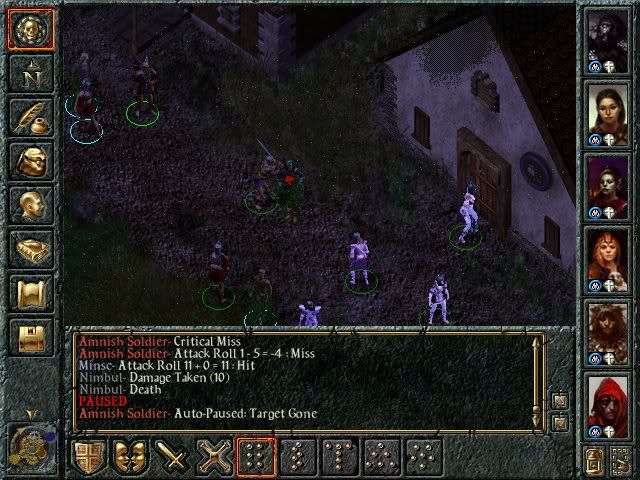Open the inventory using the helmeted head button
This screenshot has height=480, width=640.
point(30,162)
